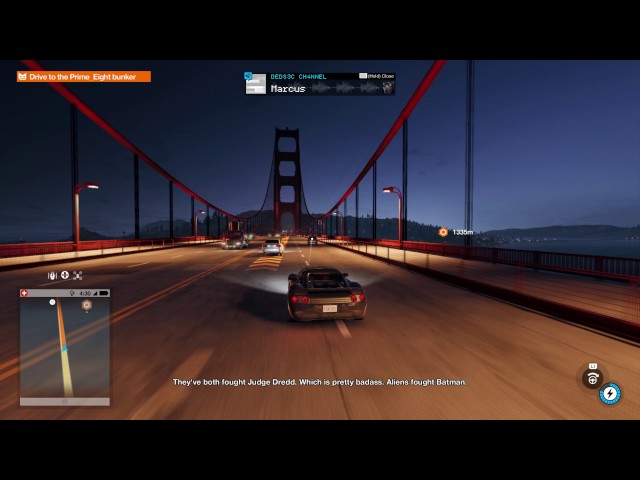Open the DedSec Channel call from Marcus
Viewport: 640px width, 480px height.
[320, 83]
